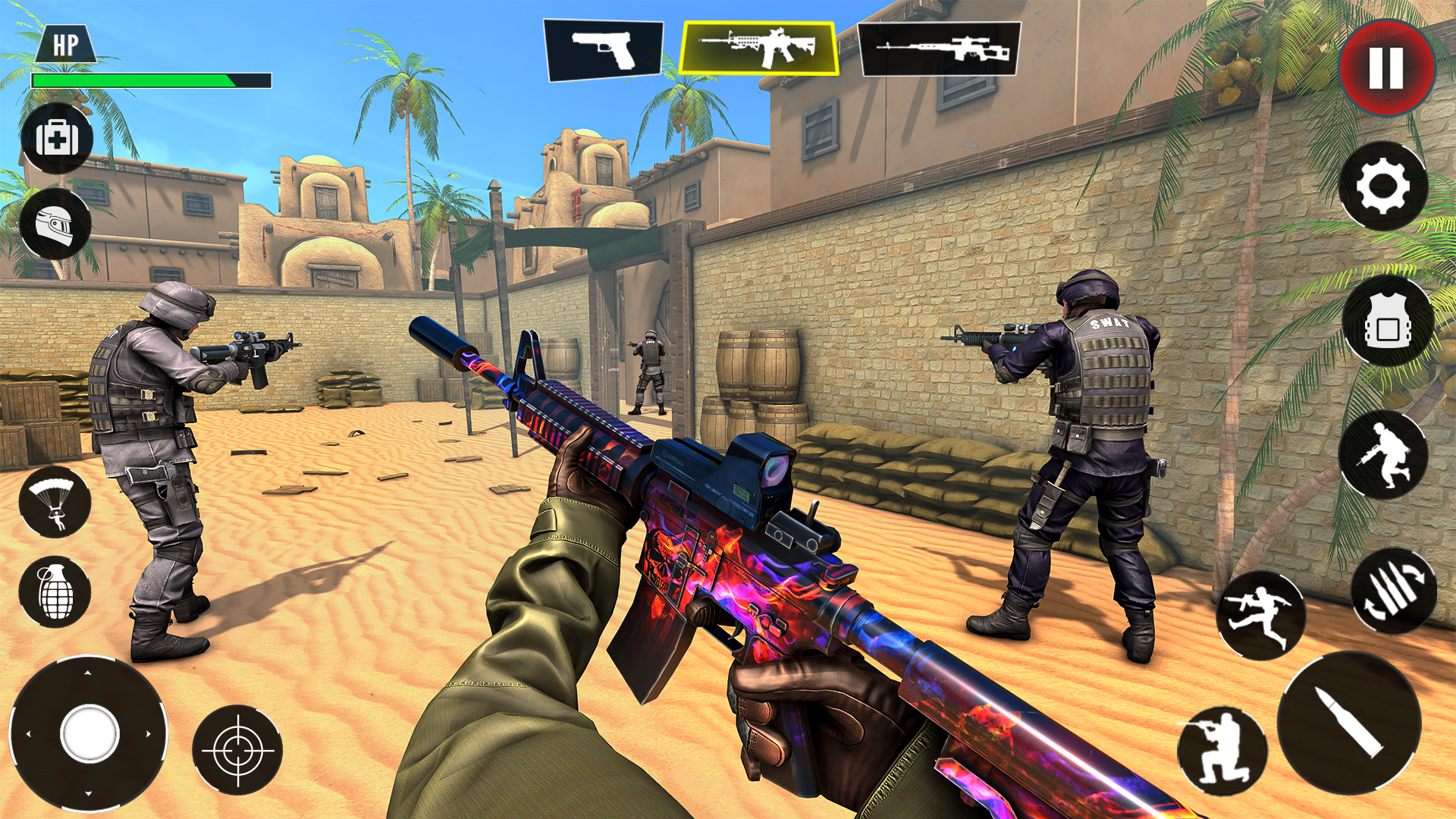Fire using the crosshair aim button
Viewport: 1456px width, 819px height.
[x=239, y=751]
